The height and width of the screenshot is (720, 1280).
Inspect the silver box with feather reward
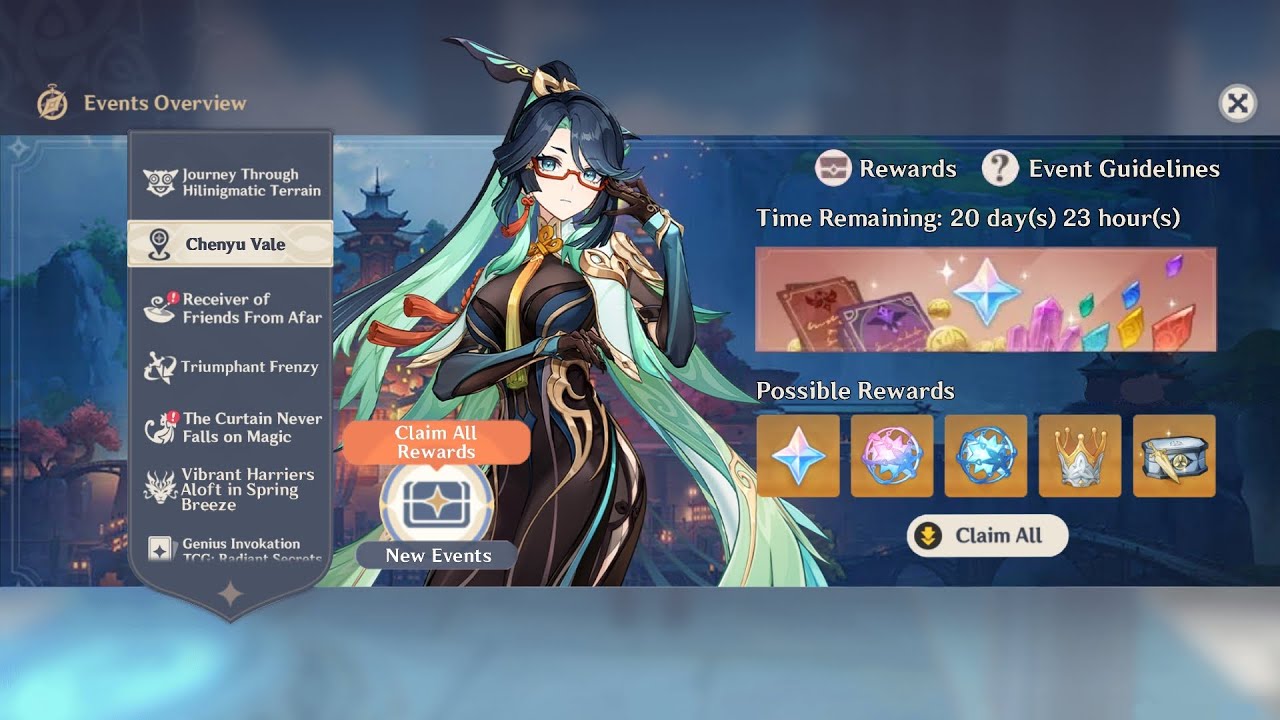click(x=1174, y=456)
